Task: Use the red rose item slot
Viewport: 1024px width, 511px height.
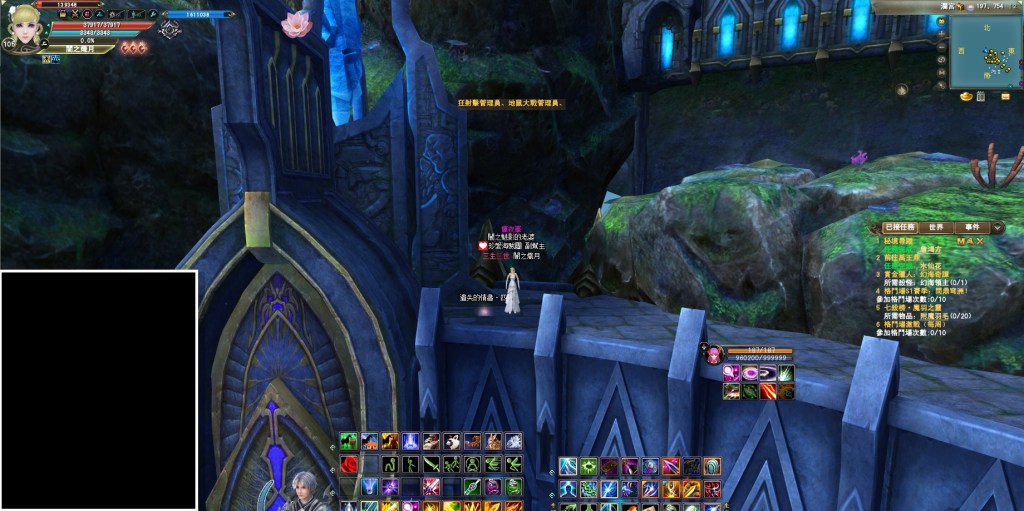Action: pos(349,464)
